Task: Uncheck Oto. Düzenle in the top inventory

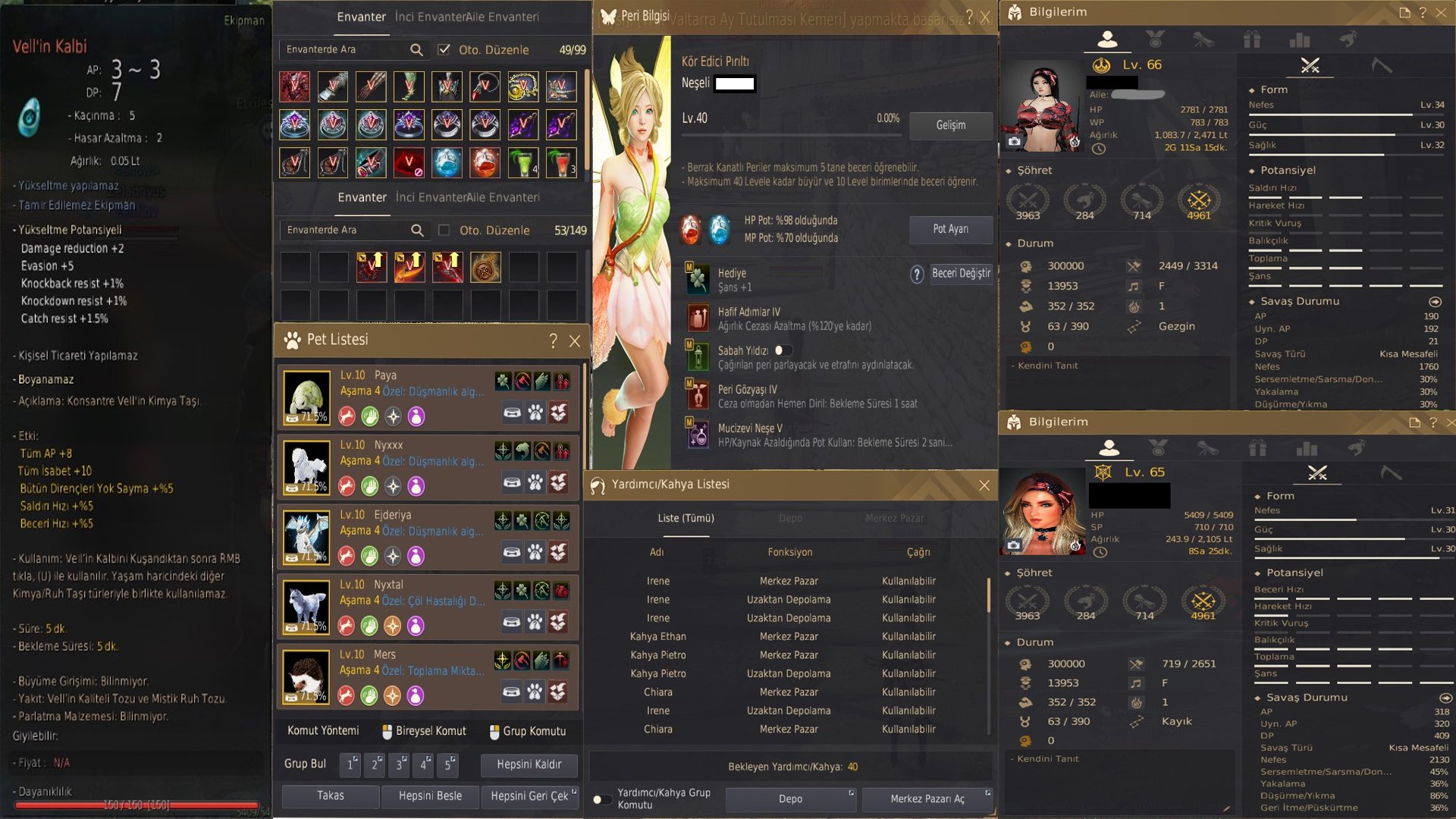Action: 444,49
